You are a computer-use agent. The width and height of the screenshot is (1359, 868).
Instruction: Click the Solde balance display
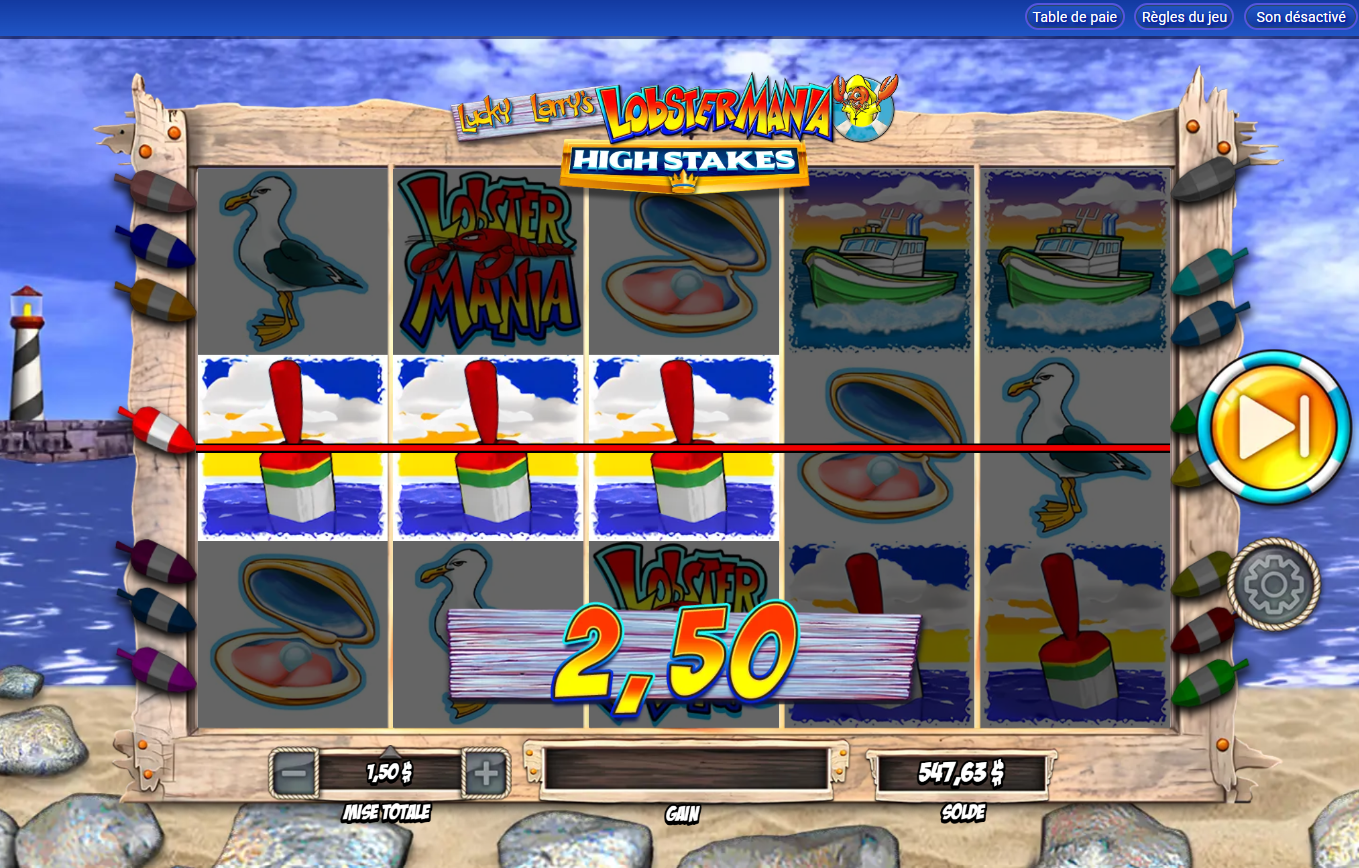[963, 771]
